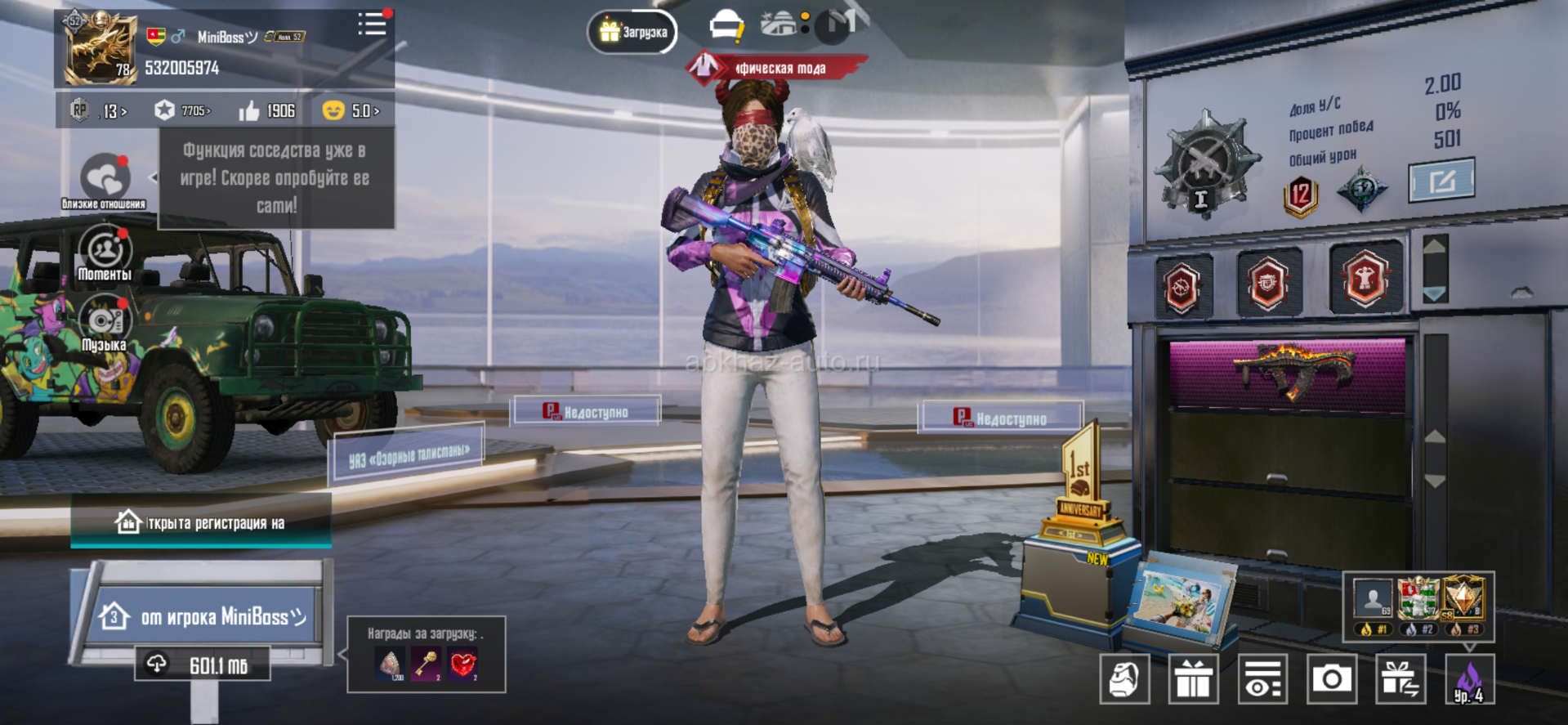Image resolution: width=1568 pixels, height=725 pixels.
Task: Open home registration banner with house icon
Action: click(201, 521)
